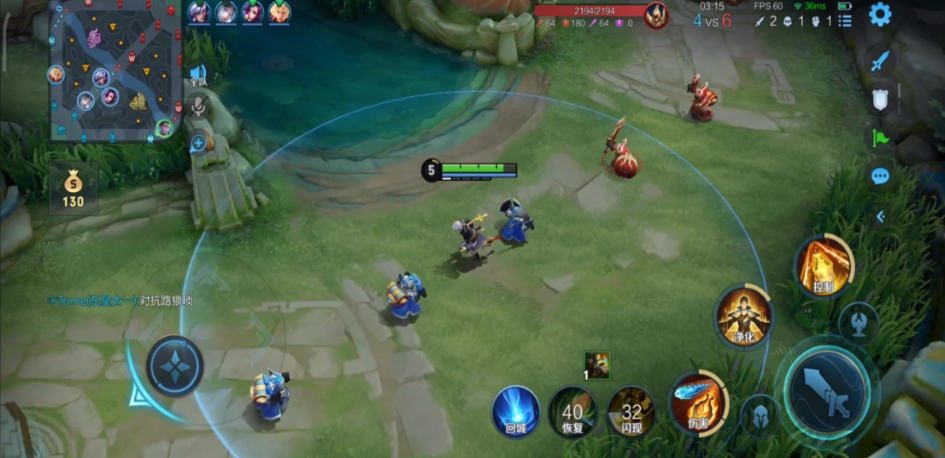945x458 pixels.
Task: Target the tower with the tower button
Action: (858, 322)
